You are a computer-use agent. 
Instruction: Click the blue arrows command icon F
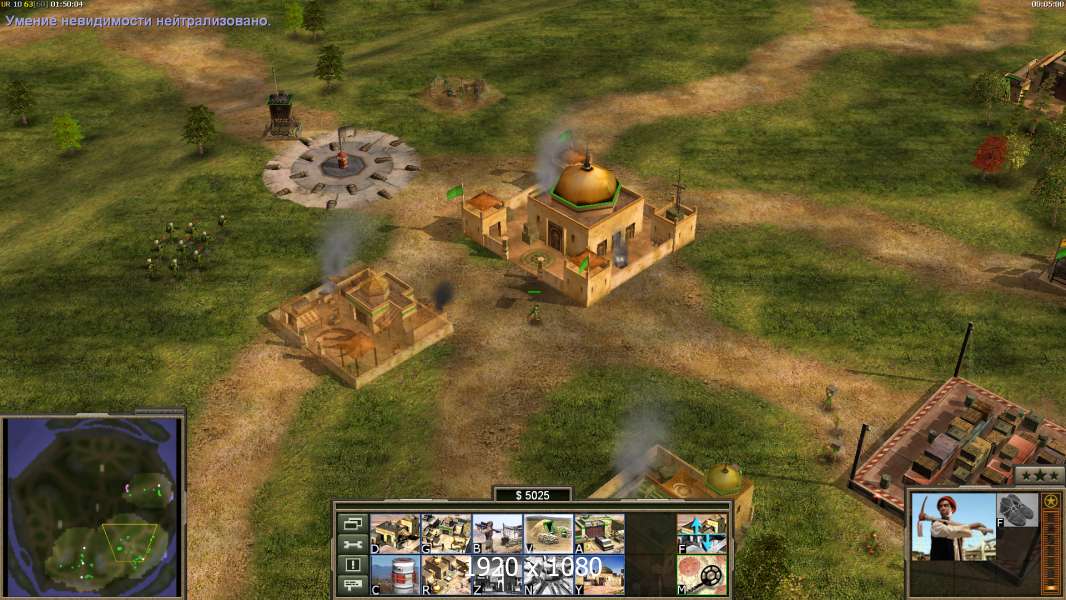702,533
